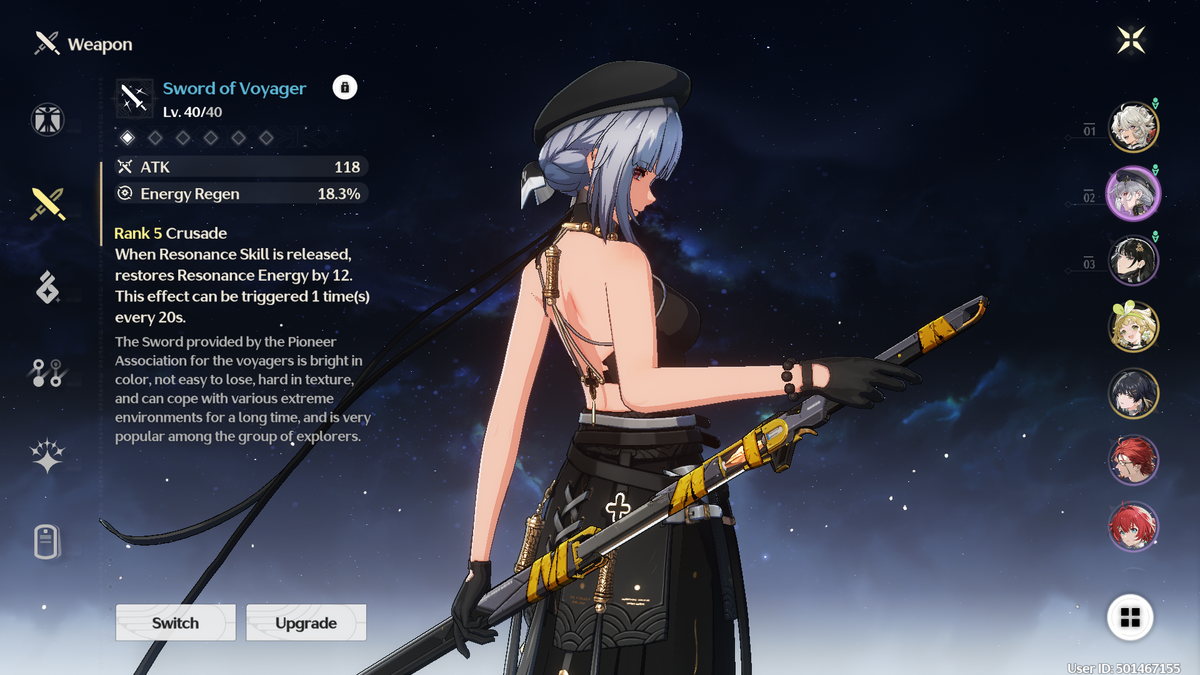Image resolution: width=1200 pixels, height=675 pixels.
Task: Select the blonde character with the green bow
Action: [1133, 326]
